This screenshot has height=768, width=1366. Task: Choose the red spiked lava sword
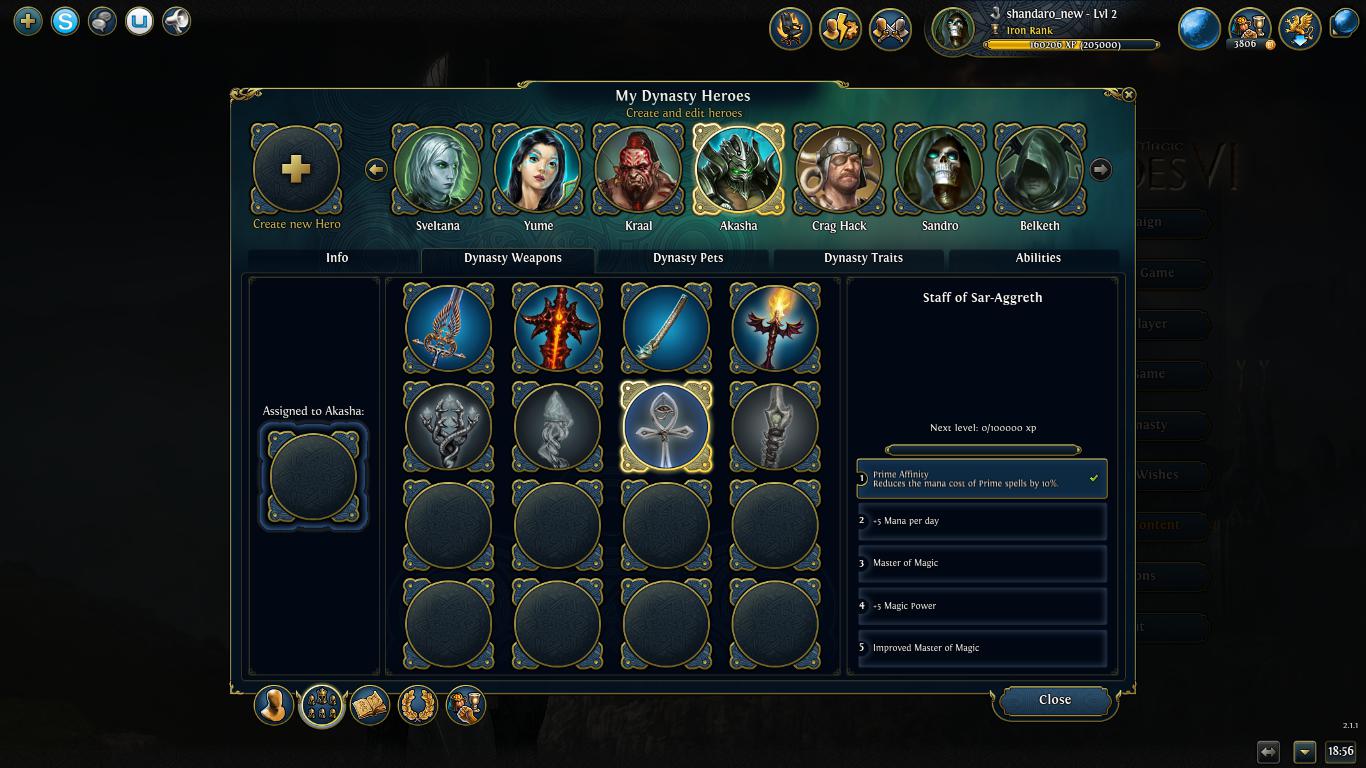tap(557, 328)
